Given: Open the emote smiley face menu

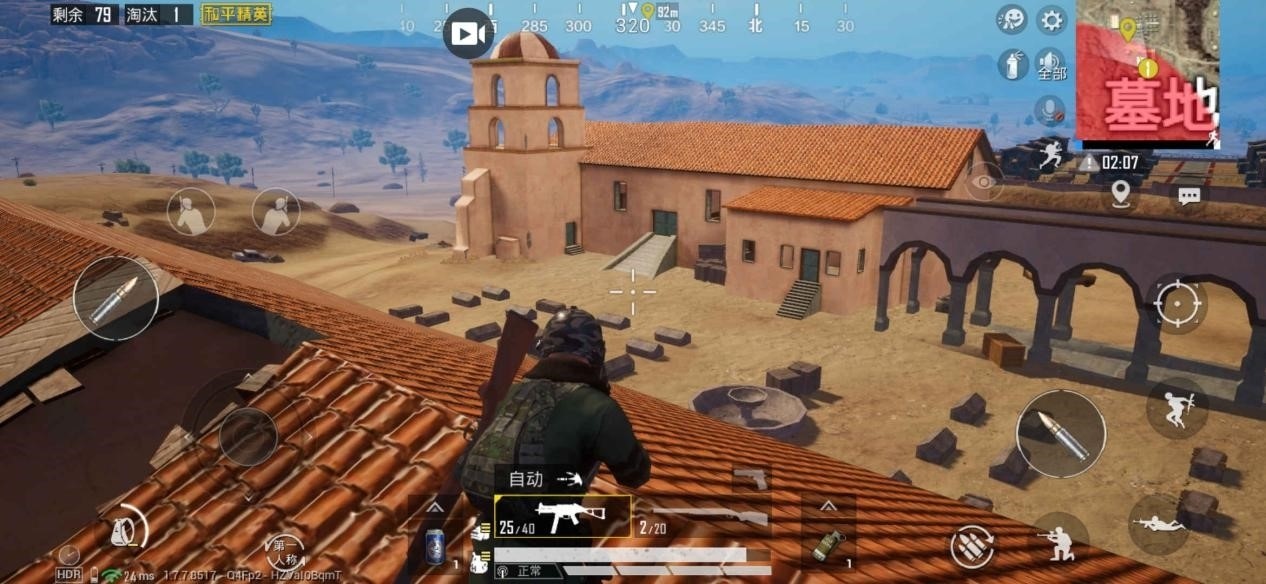Looking at the screenshot, I should (1012, 19).
